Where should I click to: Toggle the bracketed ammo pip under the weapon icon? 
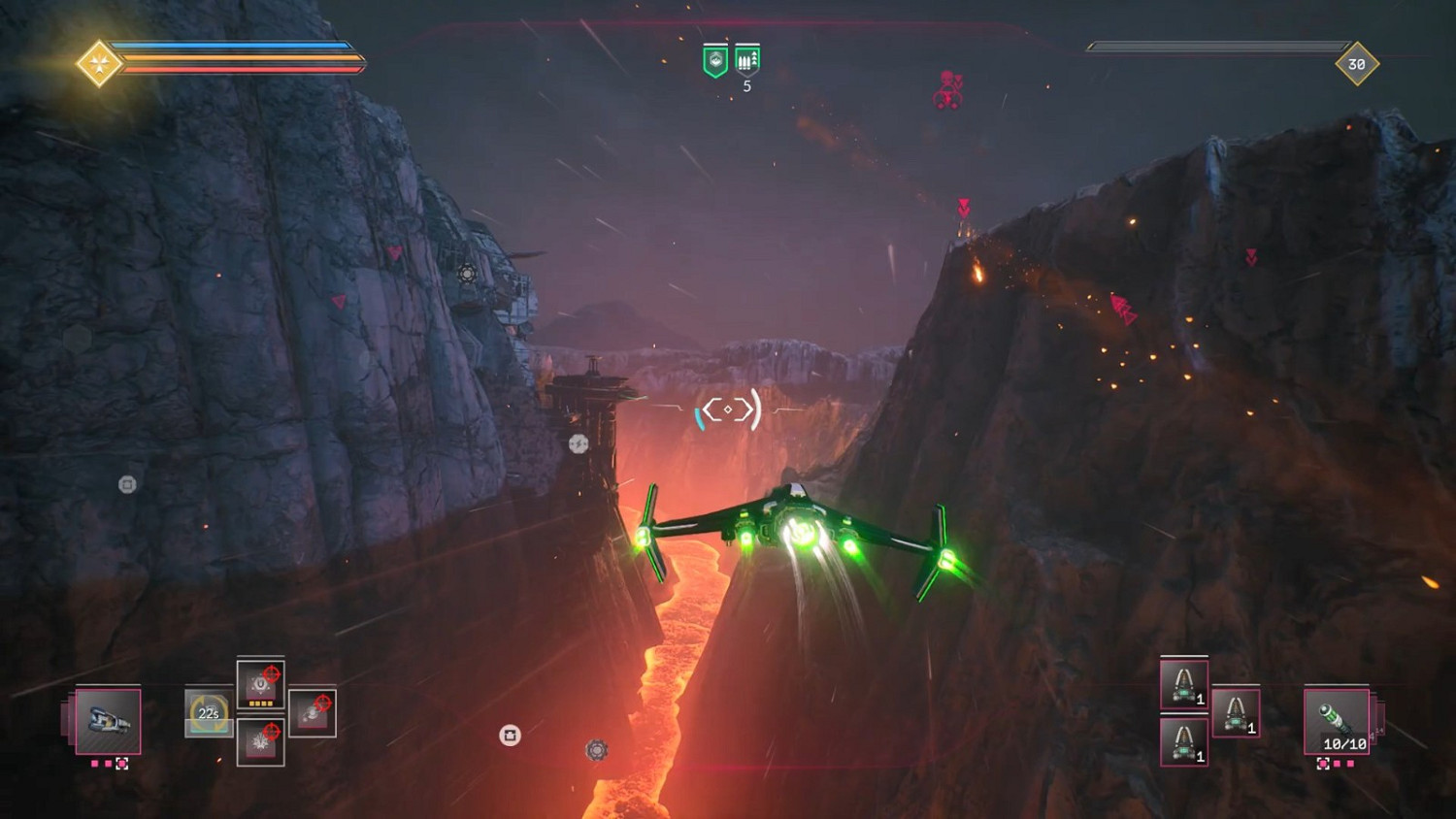coord(121,764)
